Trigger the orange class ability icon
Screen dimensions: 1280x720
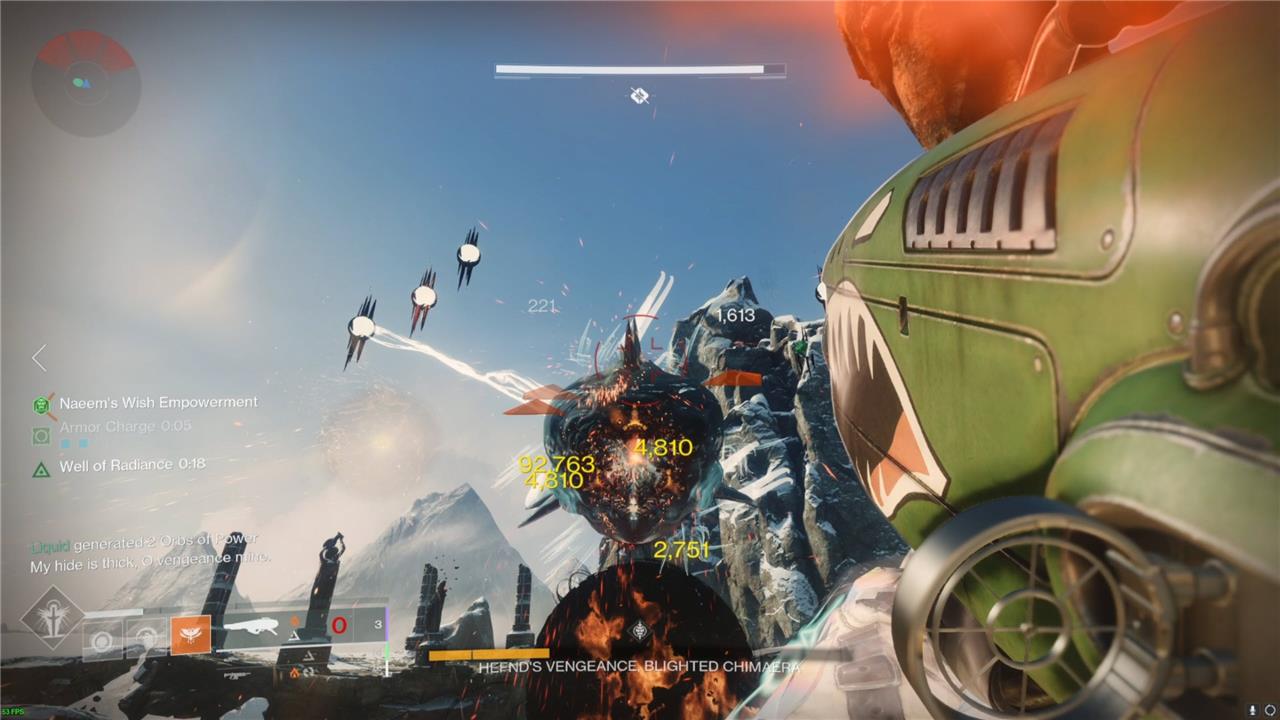[x=190, y=635]
